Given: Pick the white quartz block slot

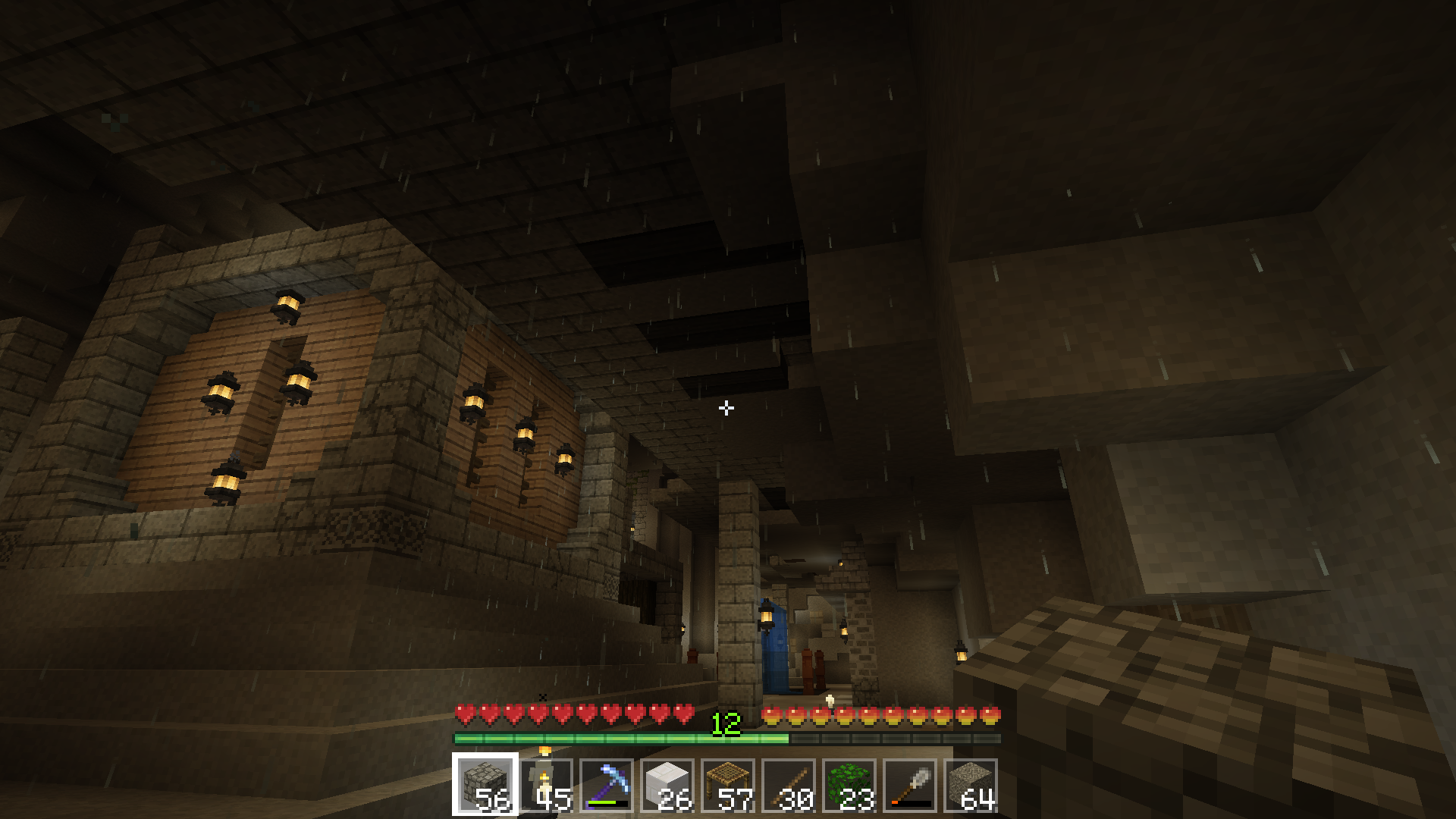Looking at the screenshot, I should pyautogui.click(x=667, y=785).
